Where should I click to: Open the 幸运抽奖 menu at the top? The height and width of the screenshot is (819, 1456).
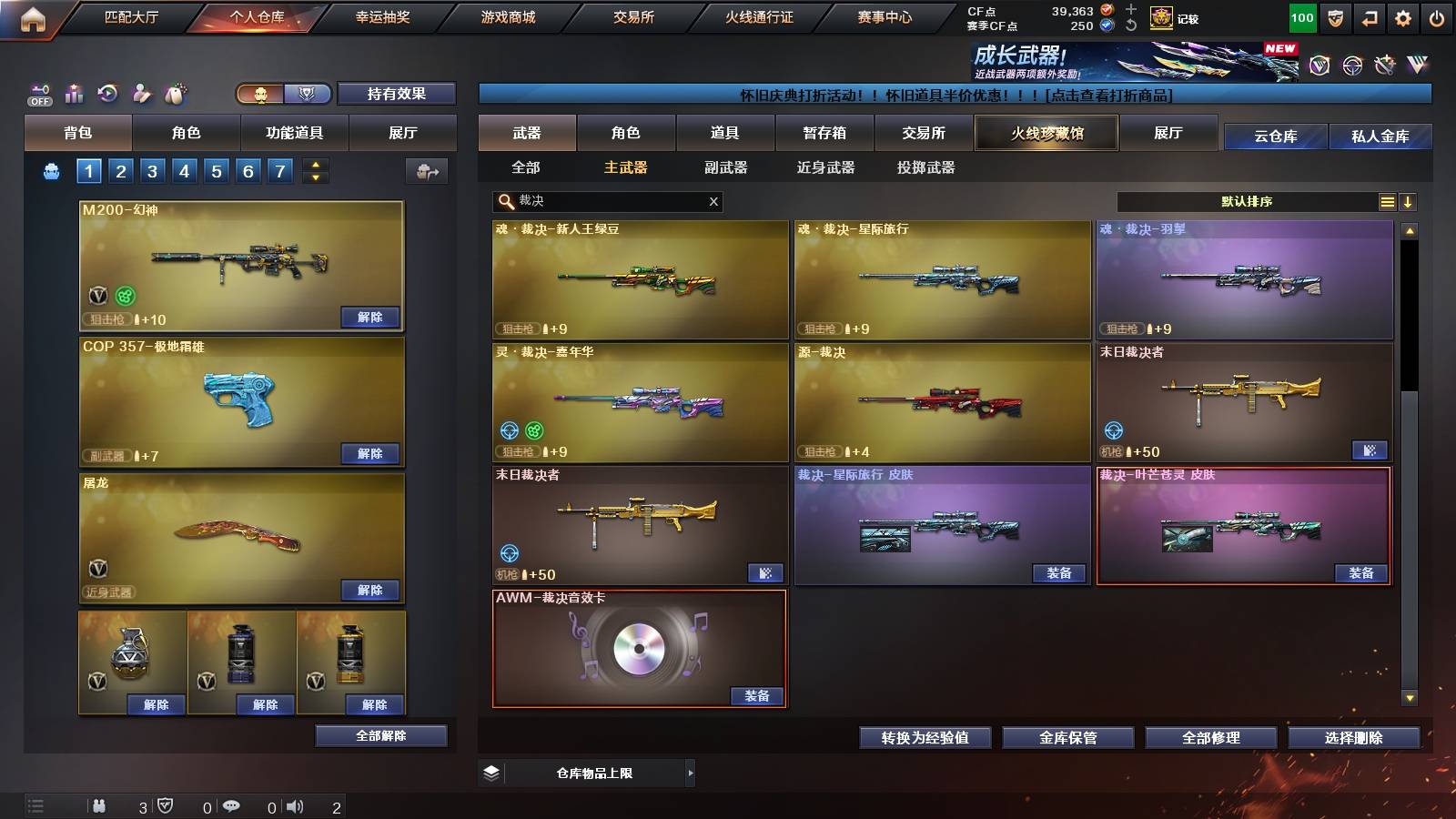coord(383,15)
